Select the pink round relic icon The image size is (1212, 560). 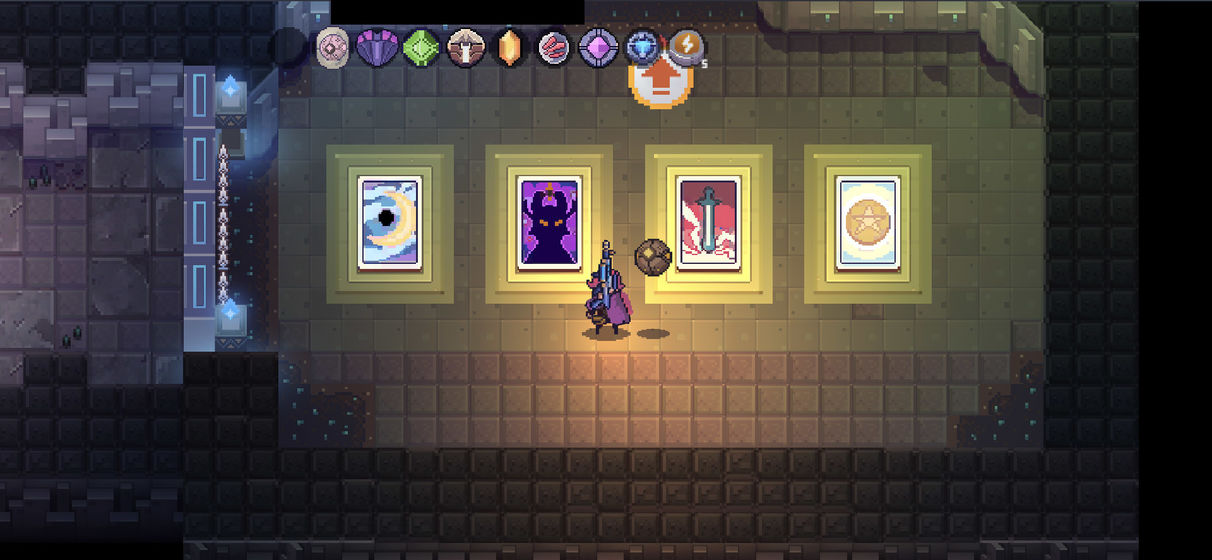click(x=332, y=47)
